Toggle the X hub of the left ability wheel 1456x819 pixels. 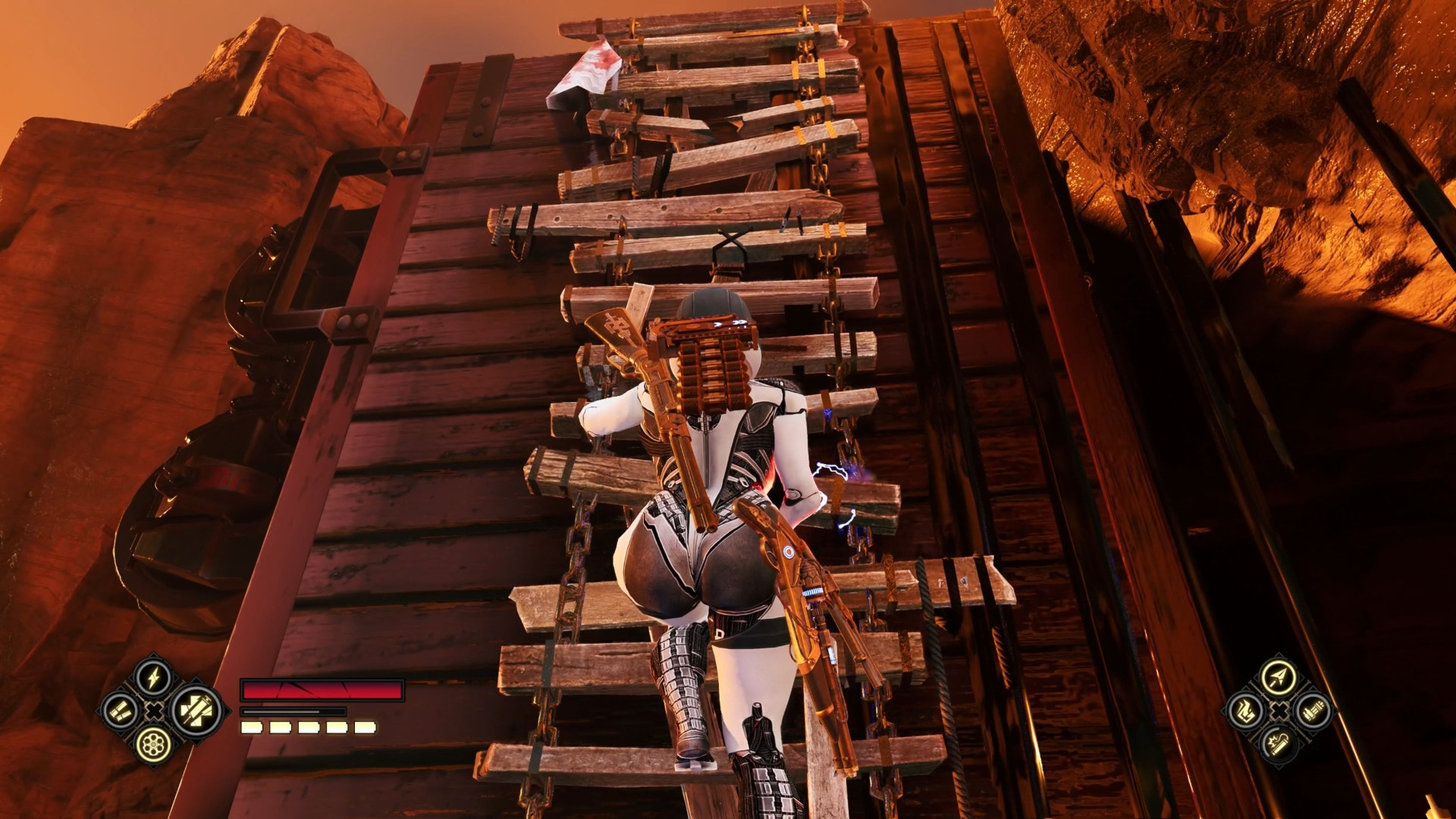click(153, 711)
